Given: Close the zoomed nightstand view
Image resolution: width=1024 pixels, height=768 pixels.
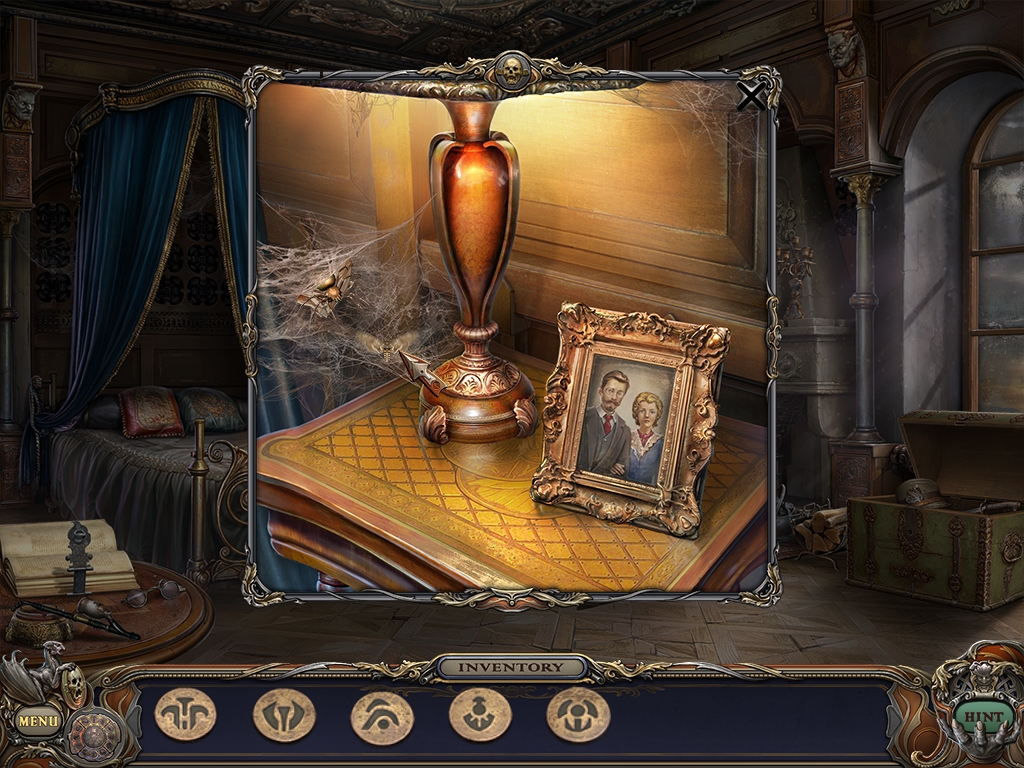Looking at the screenshot, I should [x=750, y=96].
